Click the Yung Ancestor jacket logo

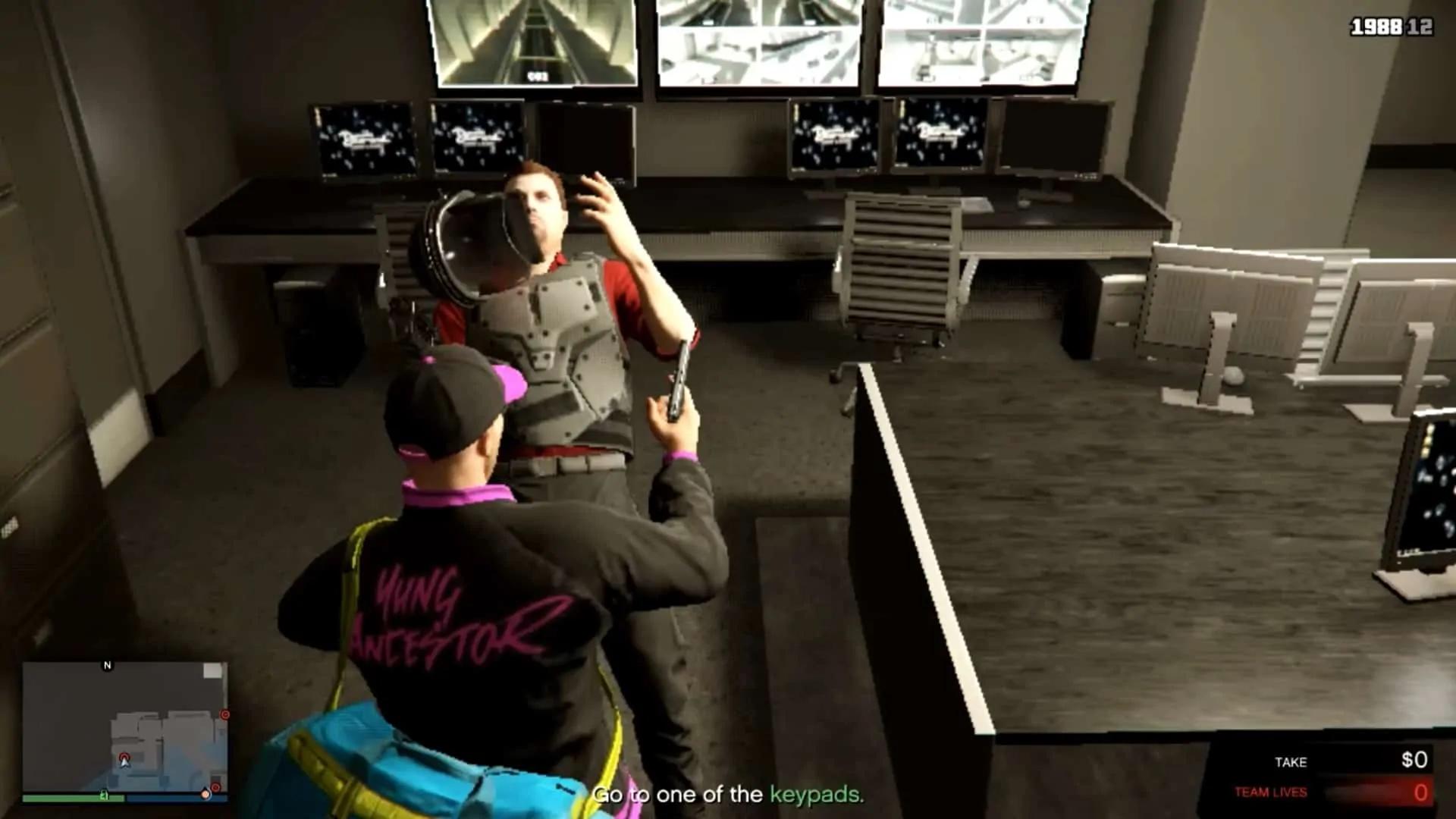[447, 614]
